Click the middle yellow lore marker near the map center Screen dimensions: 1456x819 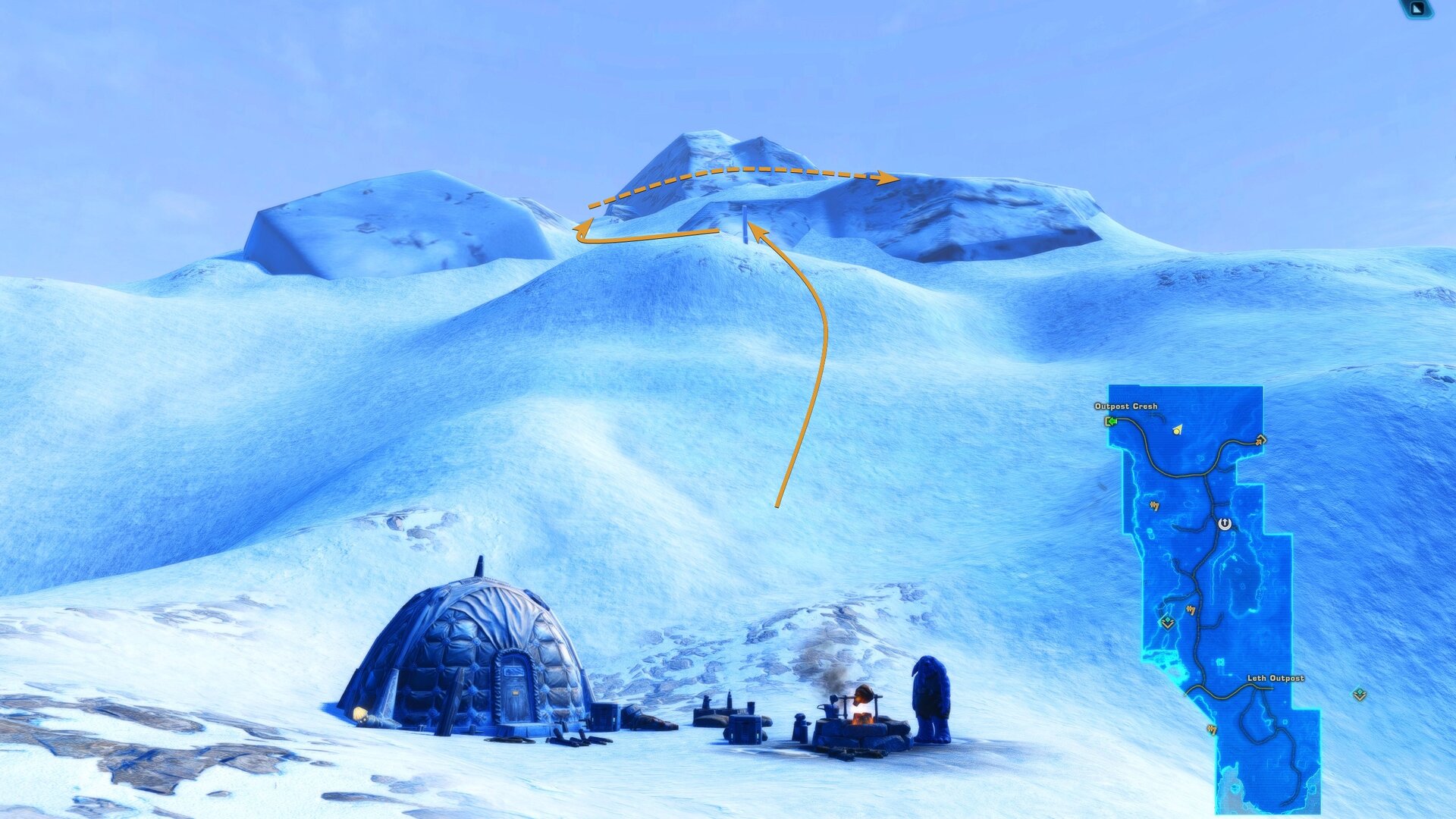(1191, 609)
